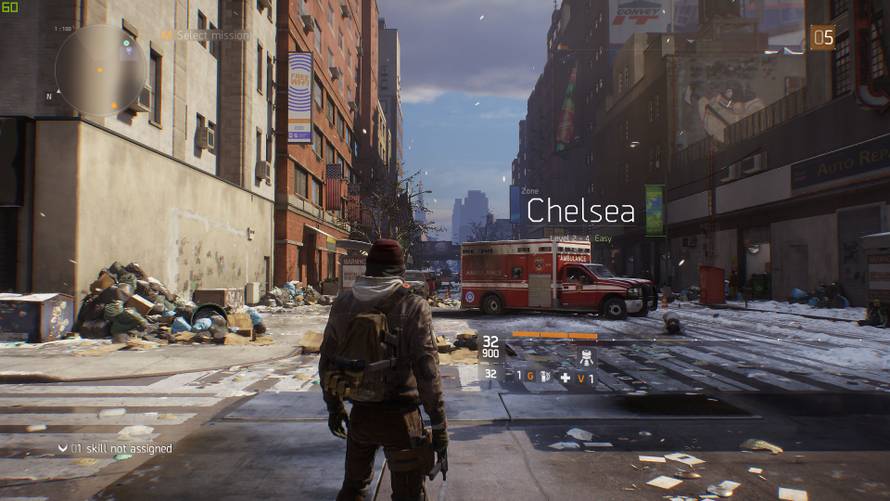Use the medkit cross icon
The height and width of the screenshot is (501, 890).
[x=565, y=377]
